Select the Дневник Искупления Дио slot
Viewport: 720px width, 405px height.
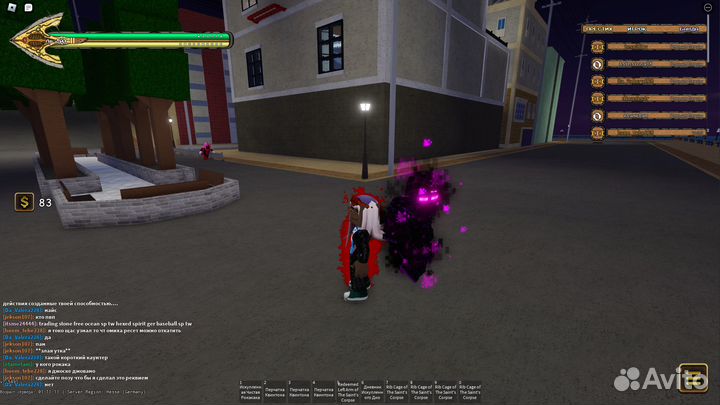[371, 391]
